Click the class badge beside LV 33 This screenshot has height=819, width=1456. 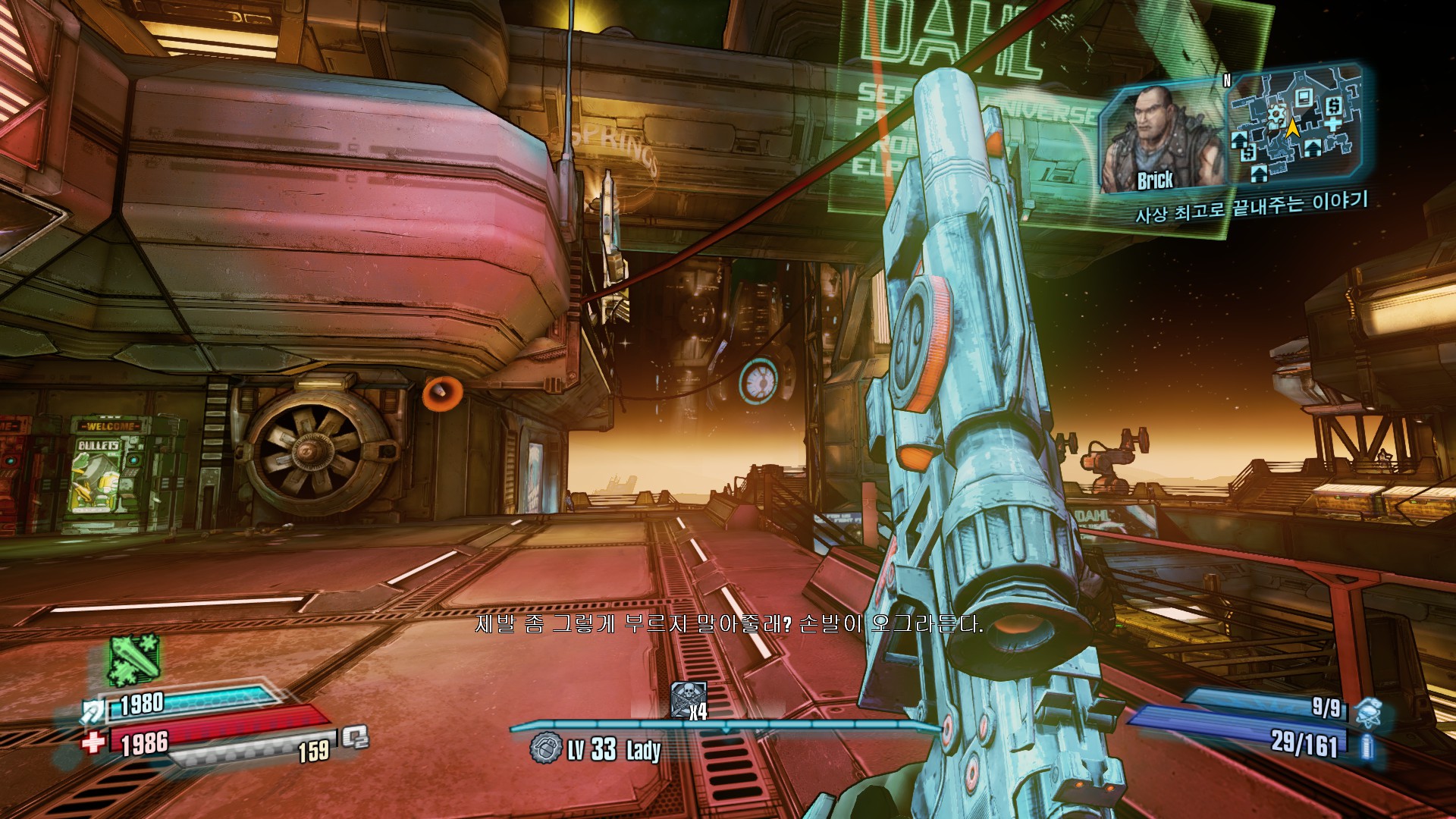546,748
